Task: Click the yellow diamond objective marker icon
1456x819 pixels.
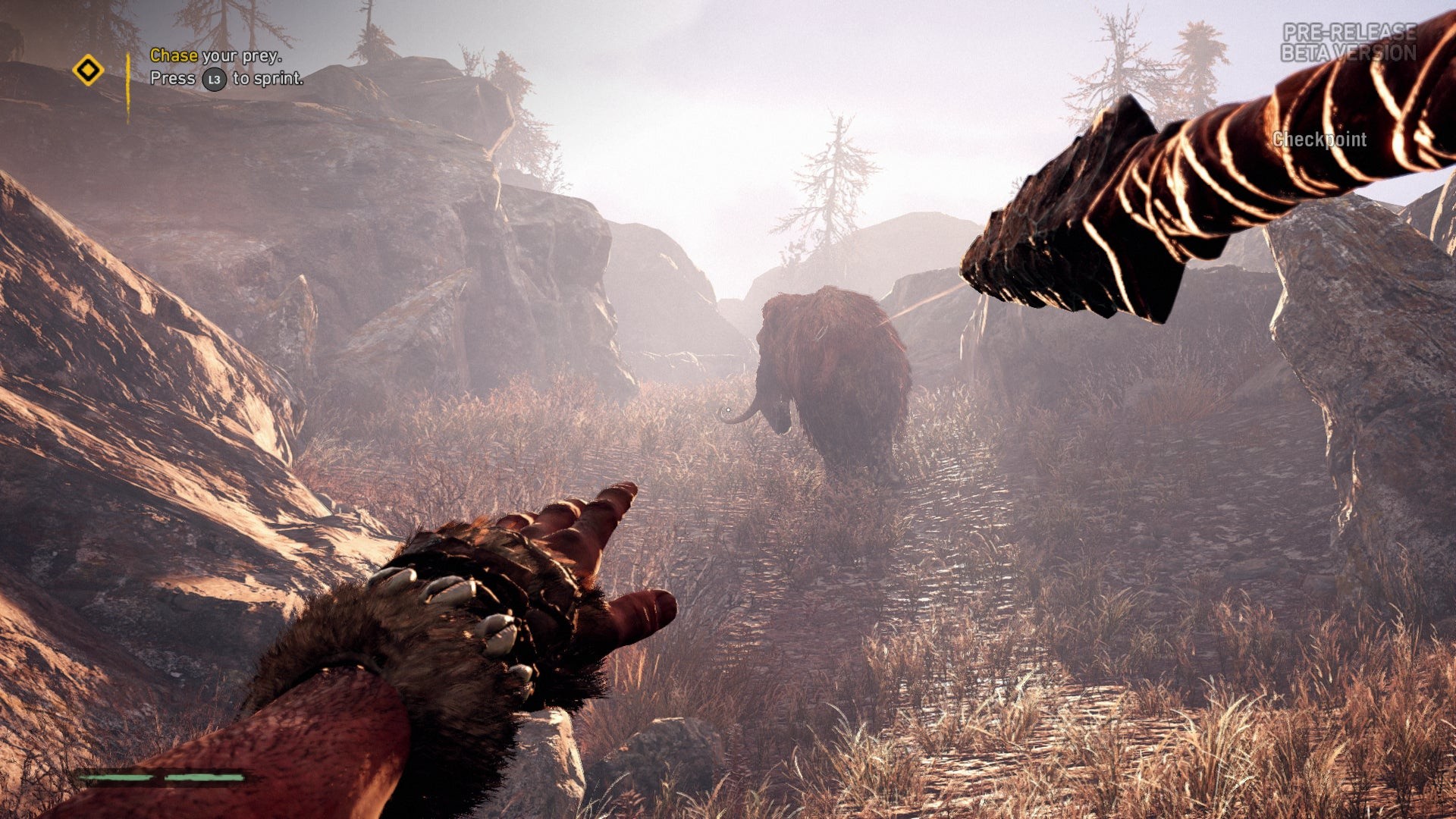Action: [88, 71]
